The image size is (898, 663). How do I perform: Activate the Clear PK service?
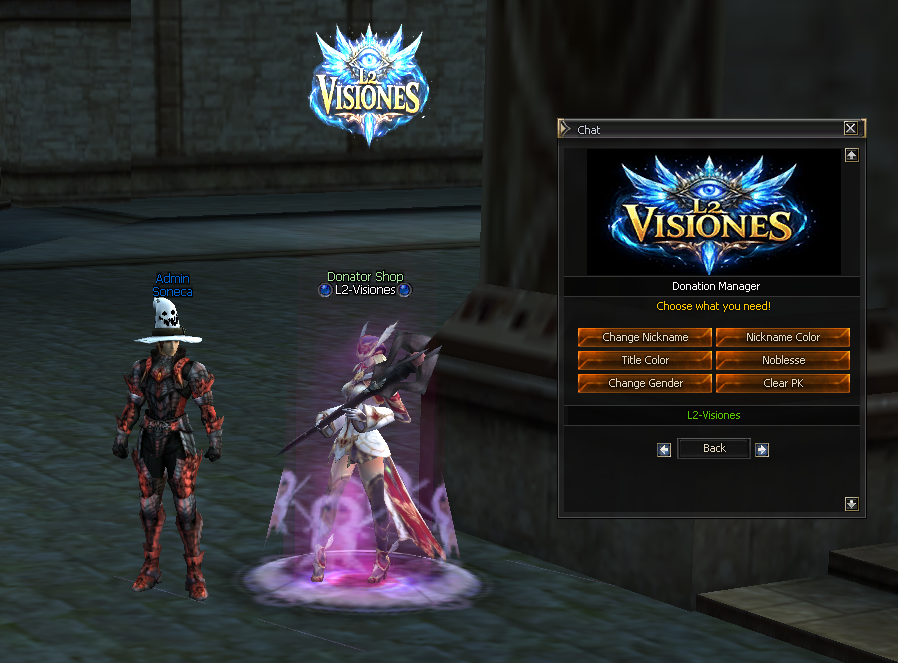coord(783,383)
